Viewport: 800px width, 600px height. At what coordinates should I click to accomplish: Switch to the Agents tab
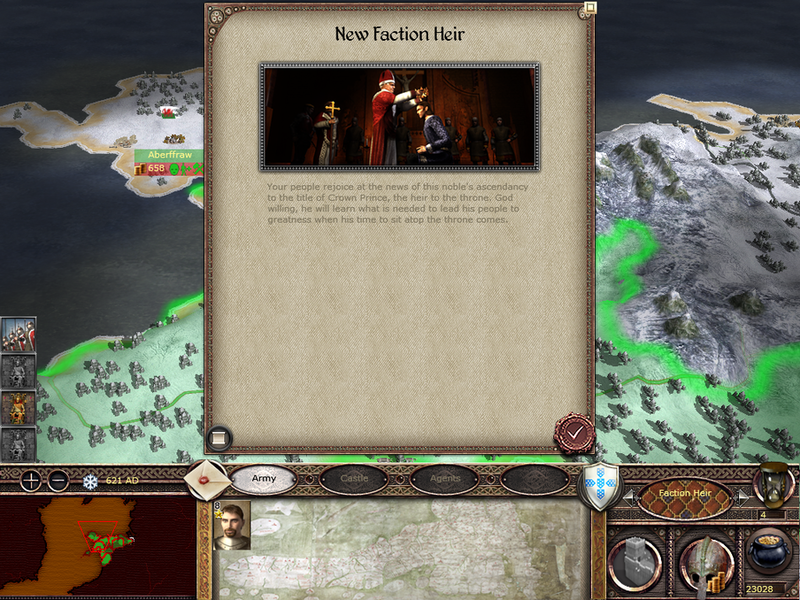click(x=444, y=479)
